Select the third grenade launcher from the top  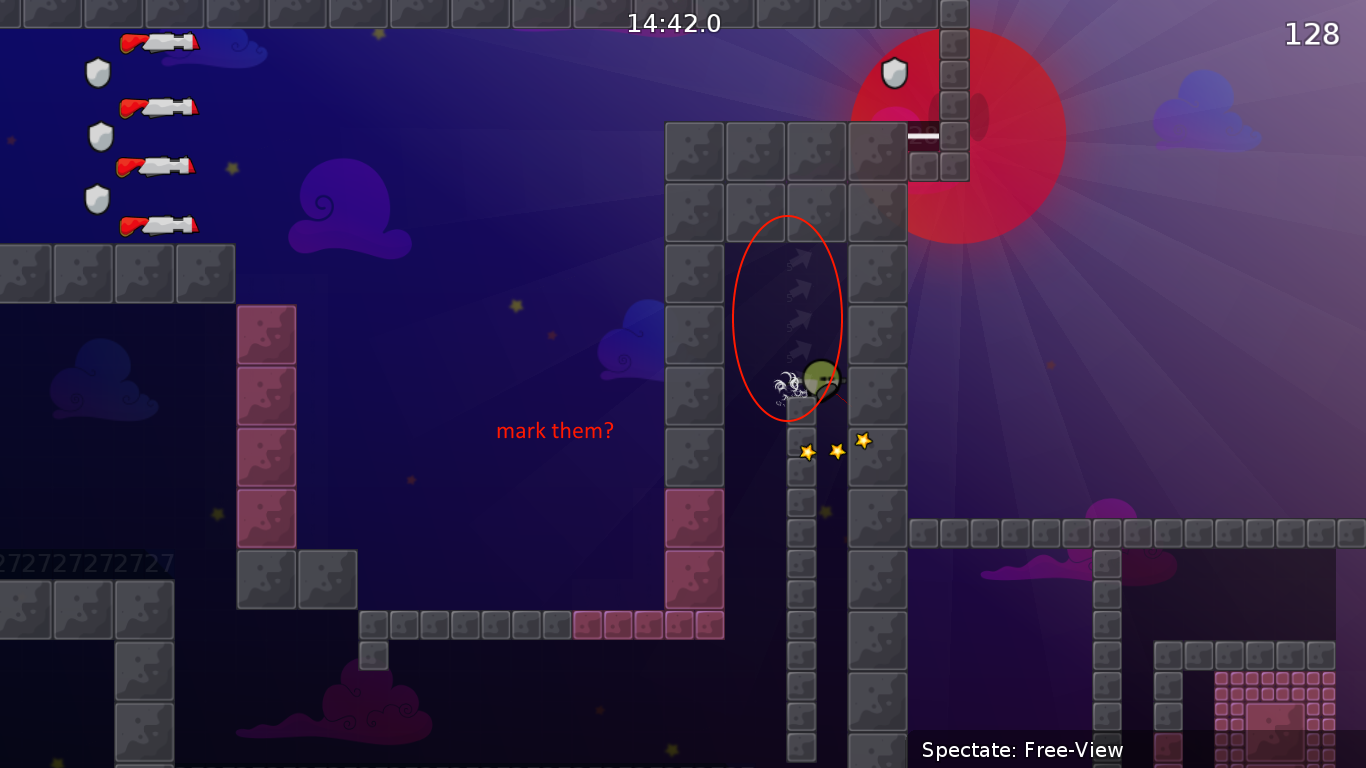pos(160,166)
